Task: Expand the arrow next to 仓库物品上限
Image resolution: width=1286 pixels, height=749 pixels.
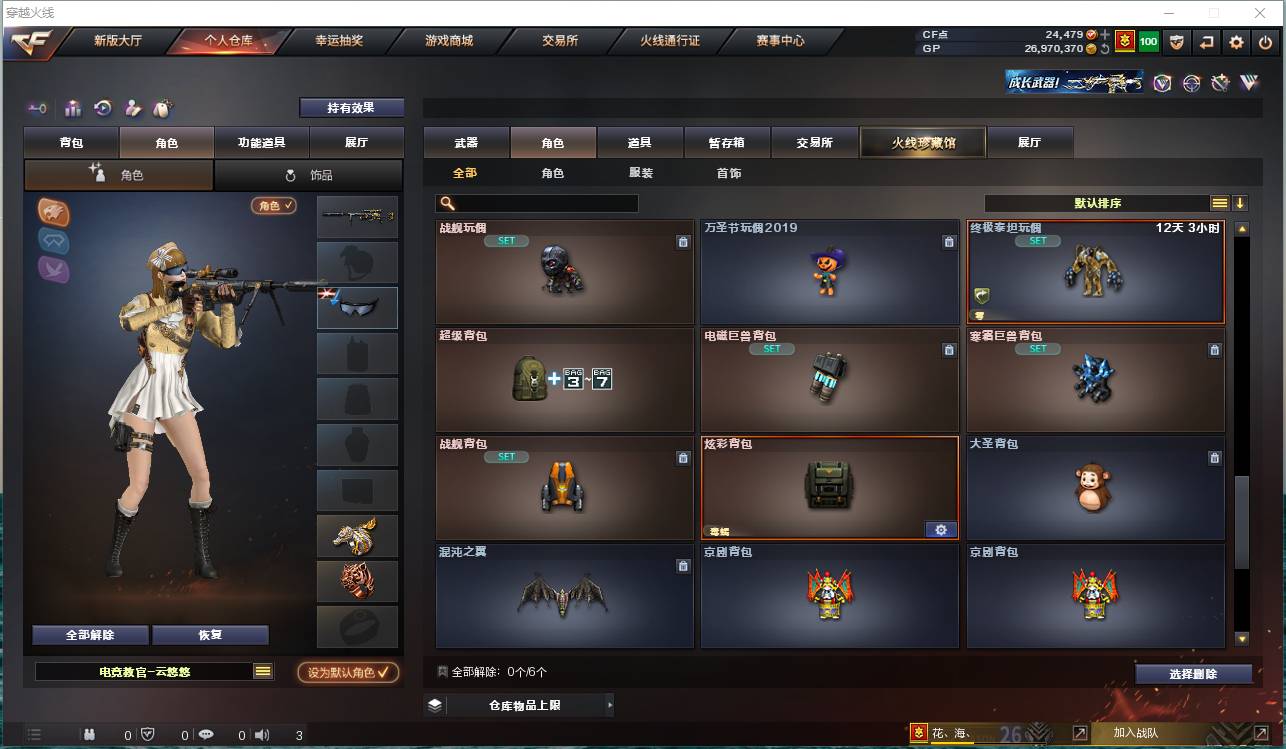Action: [x=610, y=705]
